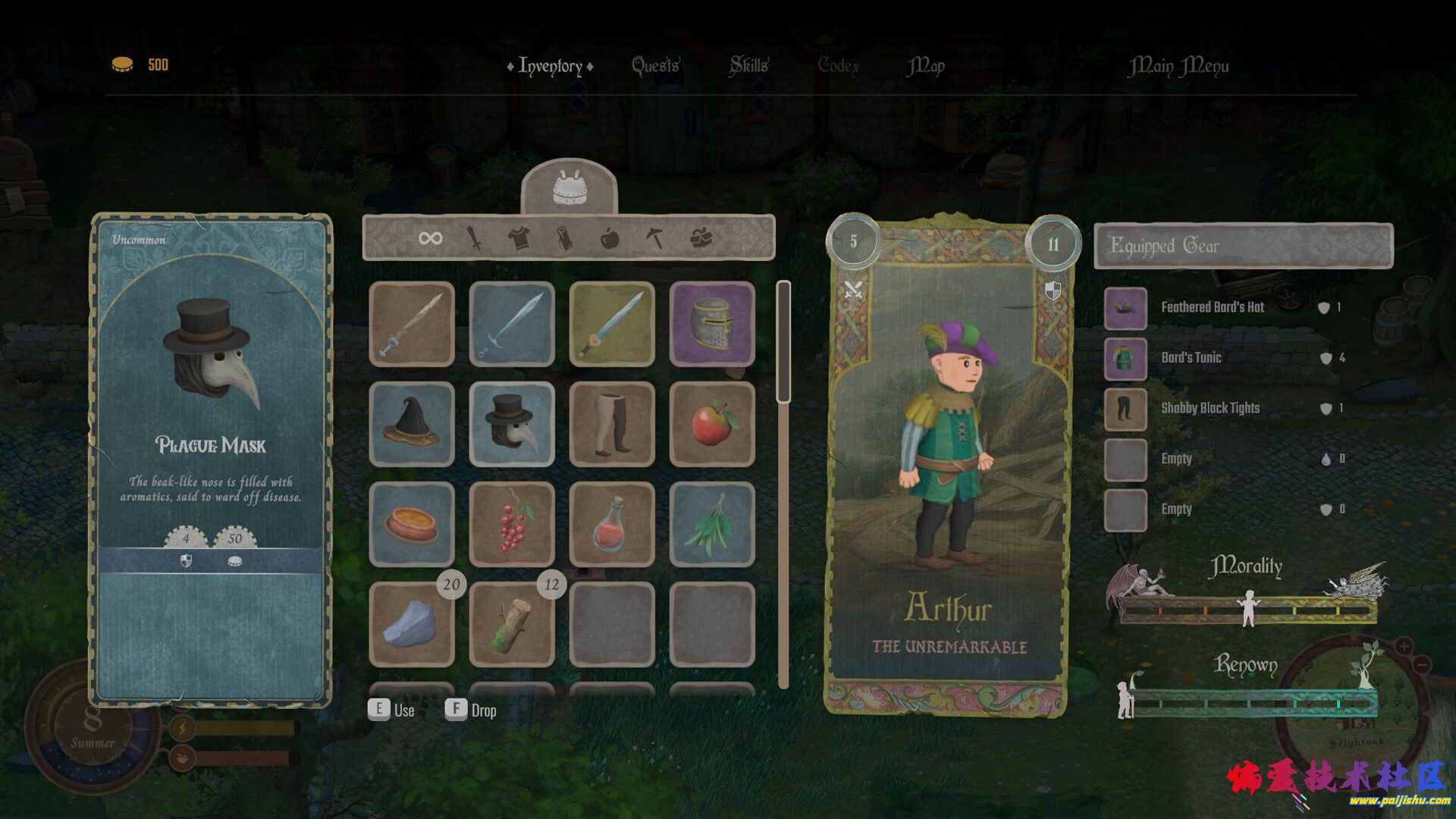Pick the red potion flask

click(612, 524)
